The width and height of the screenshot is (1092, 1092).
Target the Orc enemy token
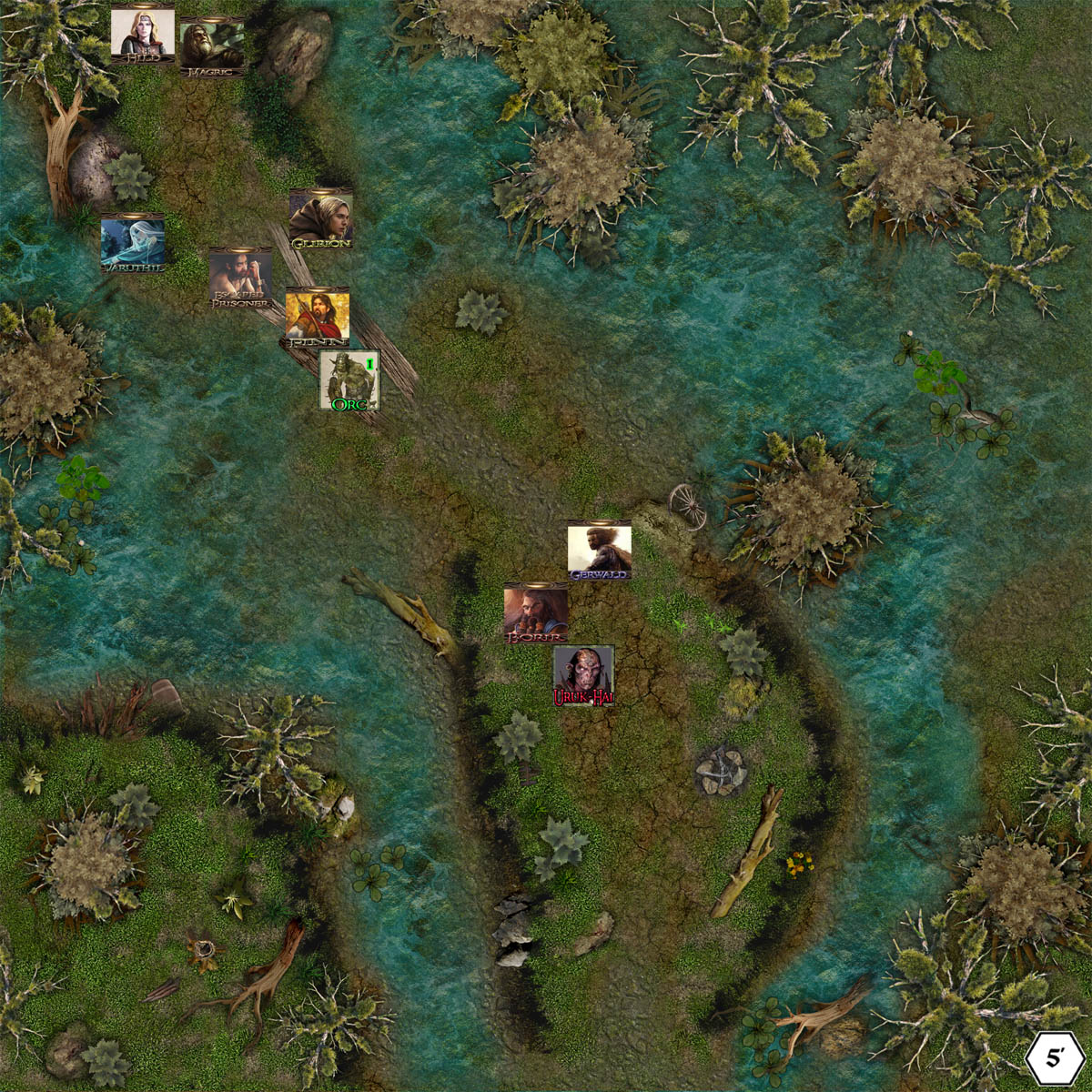pos(349,379)
